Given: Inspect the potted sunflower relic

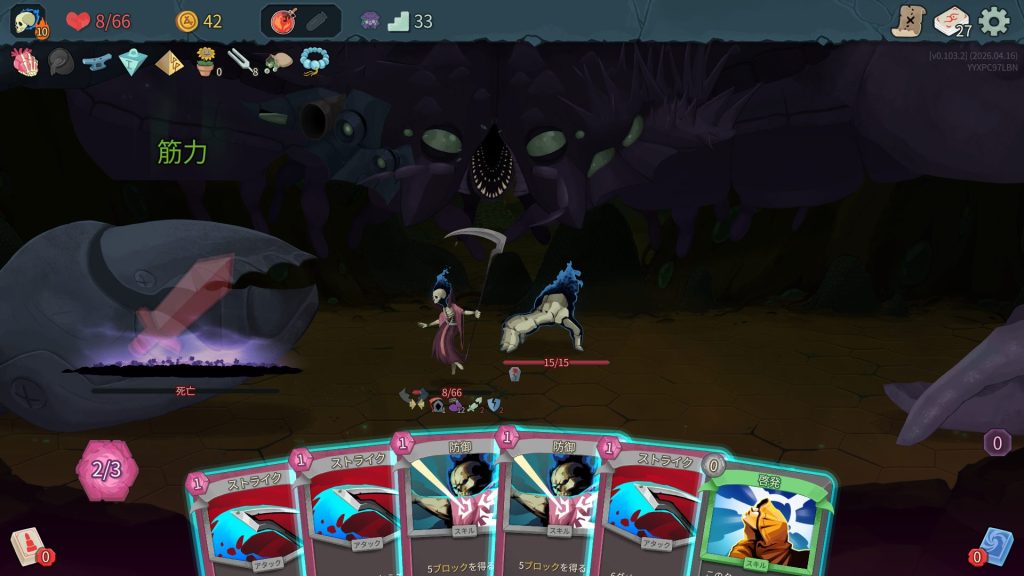Looking at the screenshot, I should pyautogui.click(x=206, y=62).
